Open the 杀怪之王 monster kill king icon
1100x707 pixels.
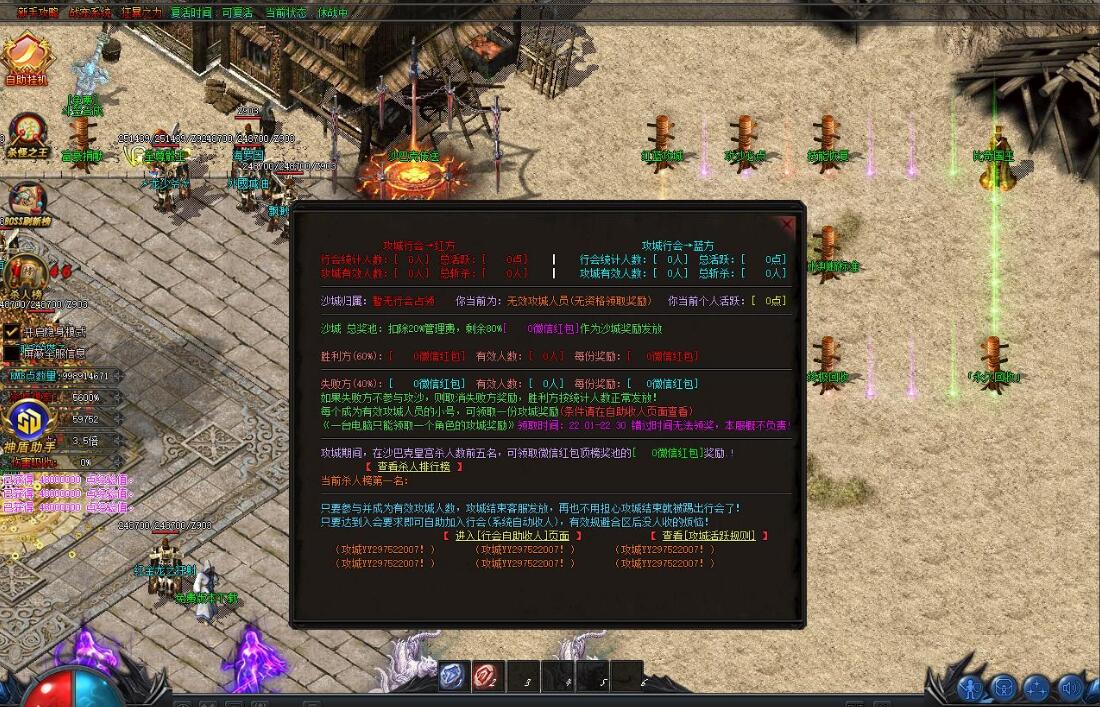pyautogui.click(x=27, y=133)
